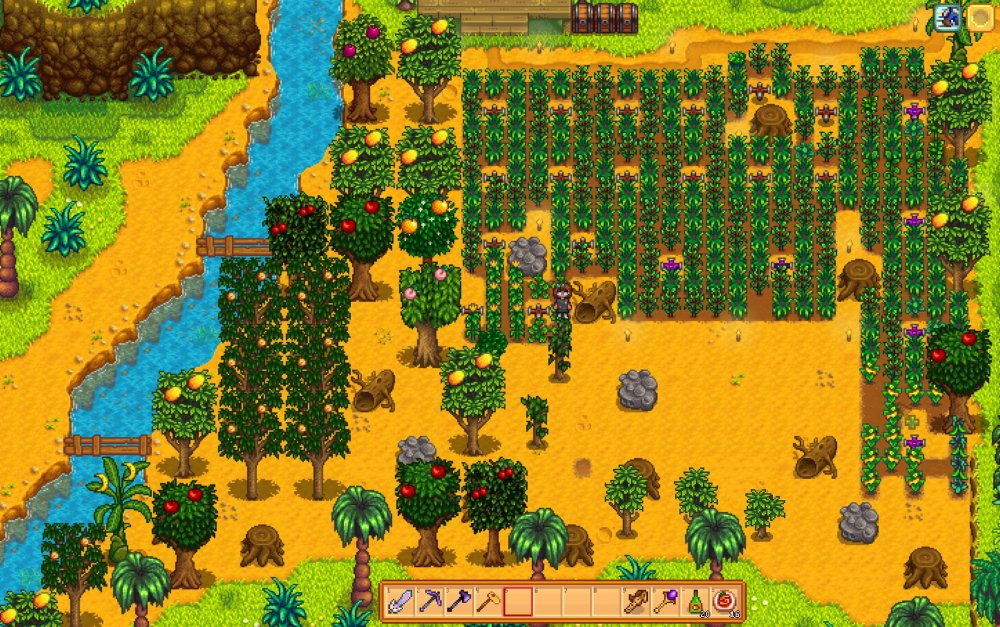Equip the purple-orbed scepter
This screenshot has height=627, width=1000.
pos(665,601)
